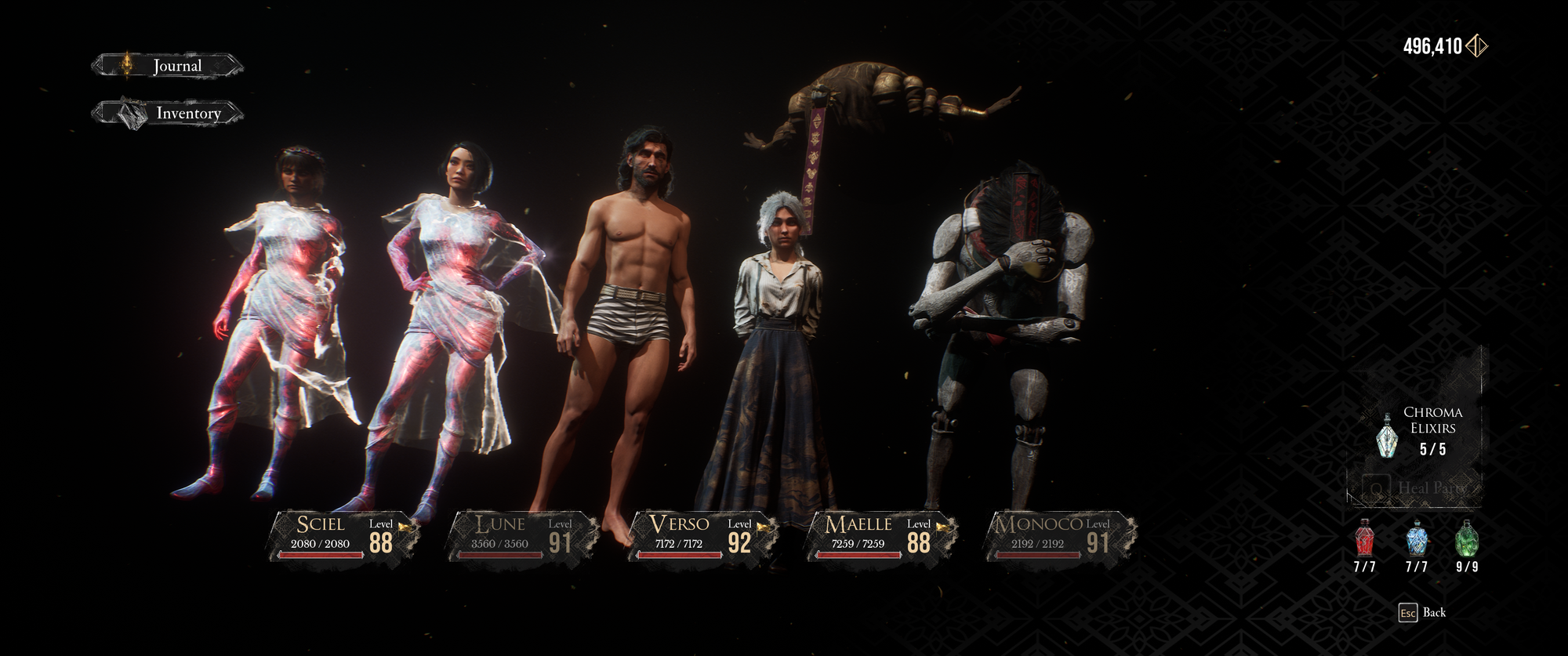
Task: Select the Chroma Elixirs flask icon
Action: click(1388, 436)
